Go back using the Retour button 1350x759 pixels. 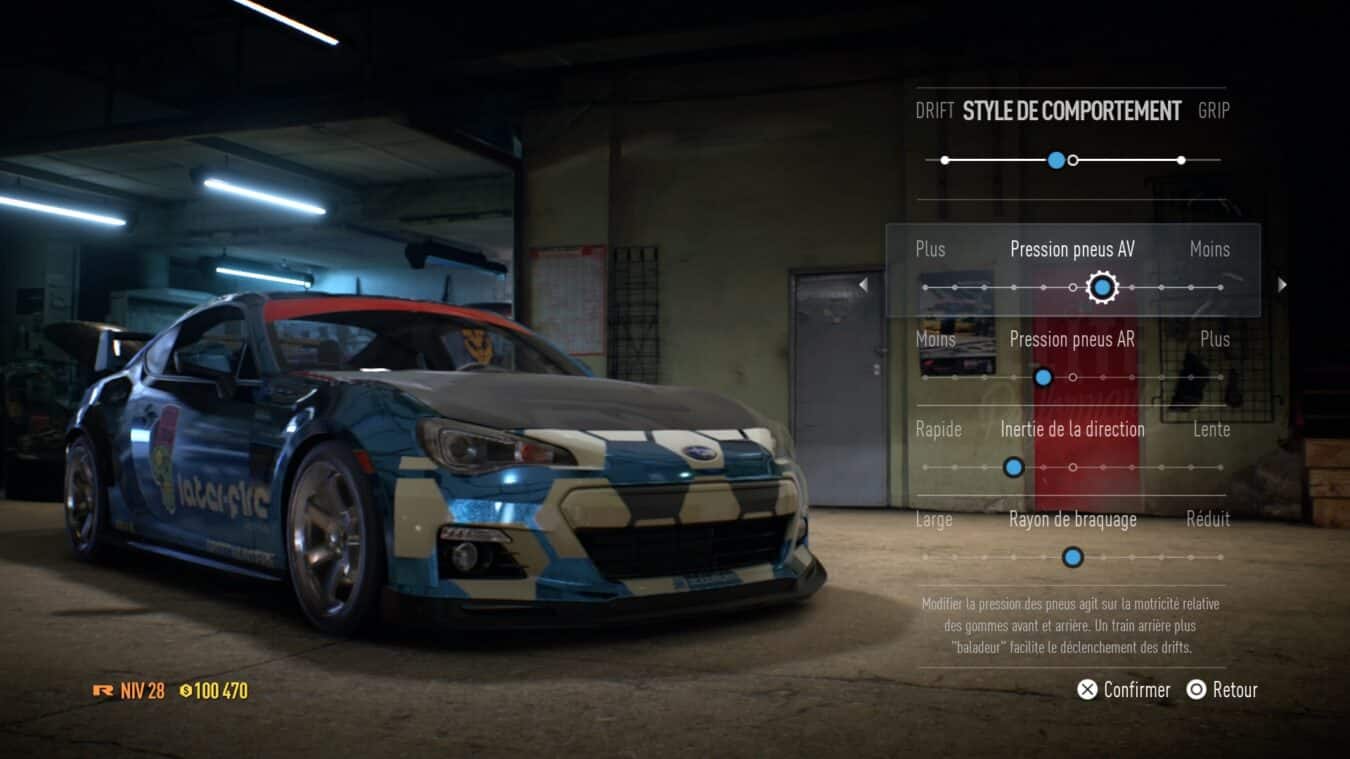tap(1222, 690)
